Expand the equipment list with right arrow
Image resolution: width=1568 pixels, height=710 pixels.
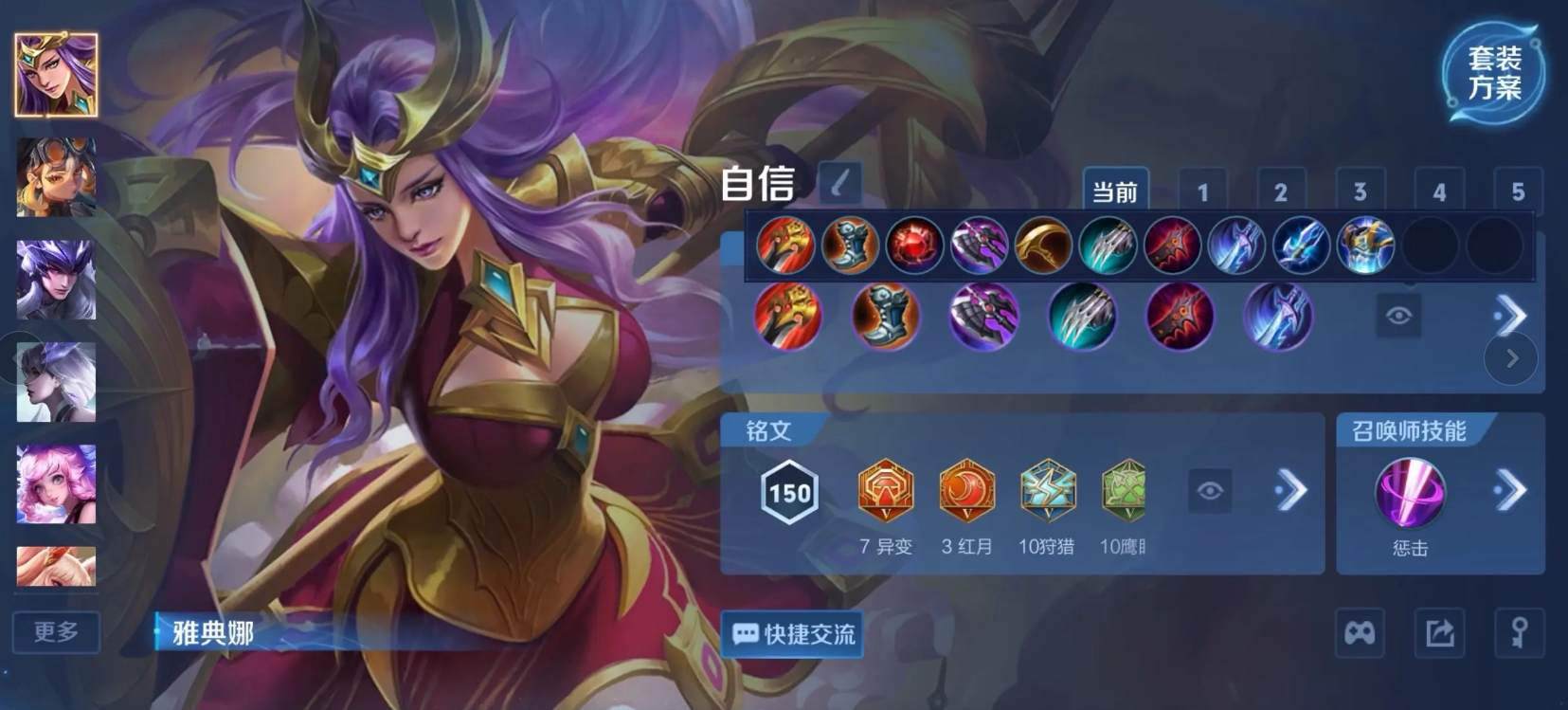point(1513,315)
